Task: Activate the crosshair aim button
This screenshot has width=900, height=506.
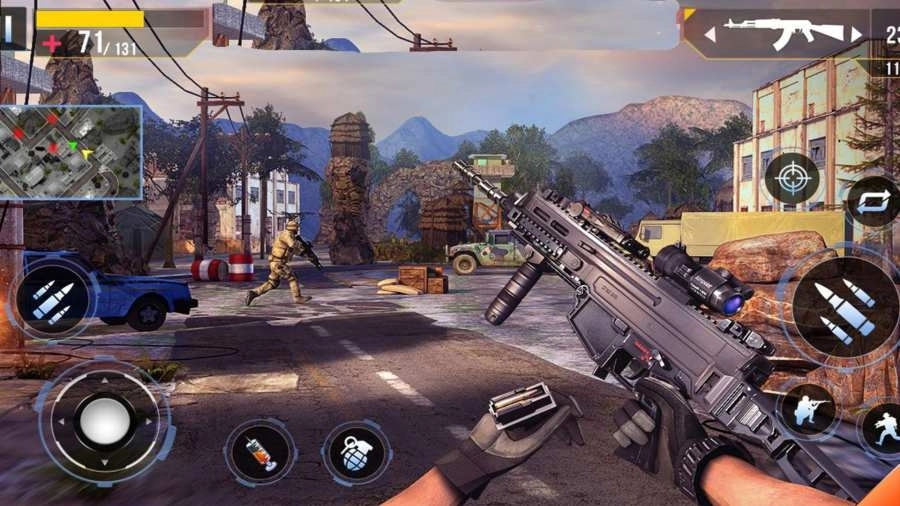Action: click(792, 179)
